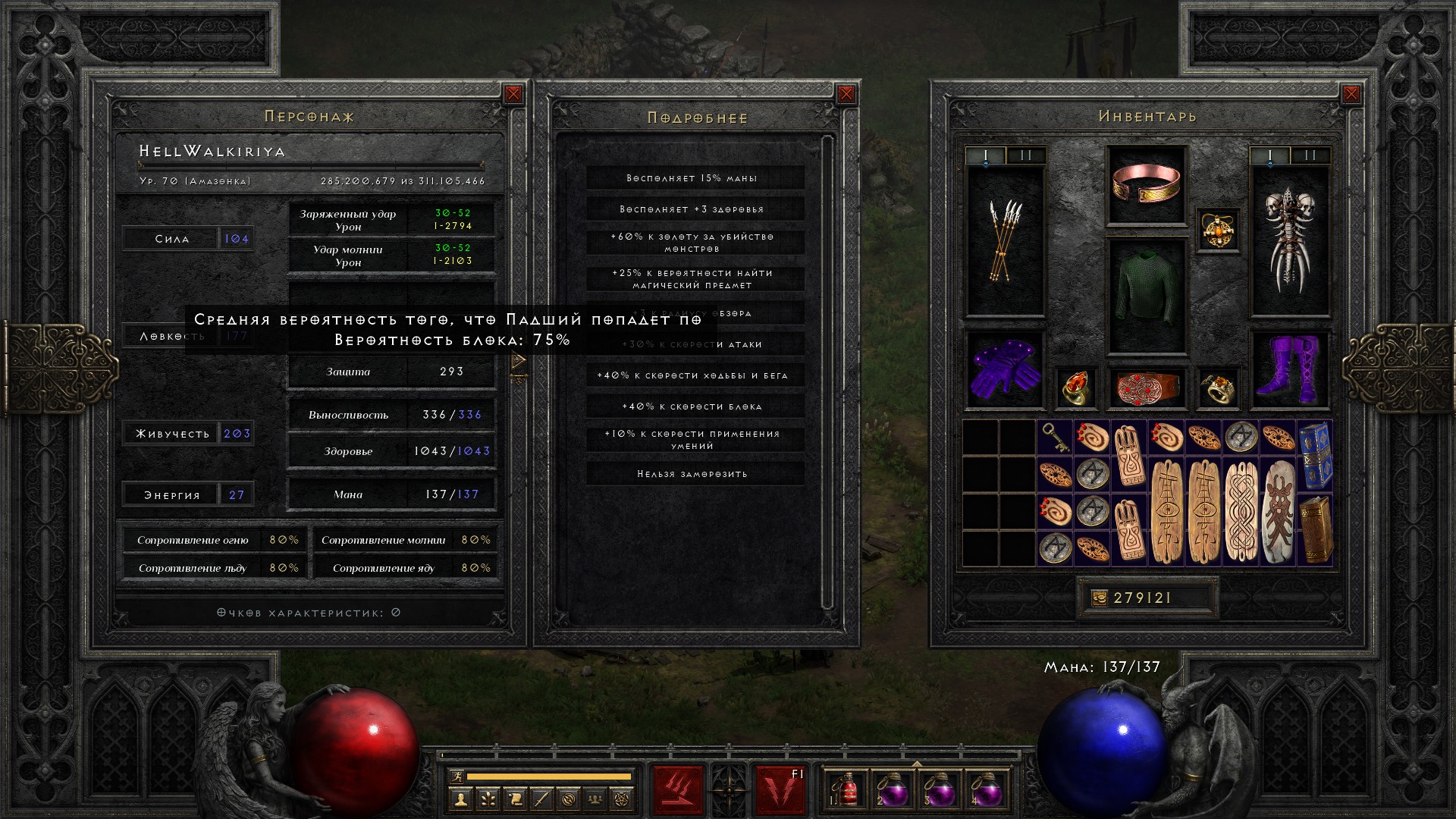Click the equipped red belt
The width and height of the screenshot is (1456, 819).
[x=1146, y=388]
